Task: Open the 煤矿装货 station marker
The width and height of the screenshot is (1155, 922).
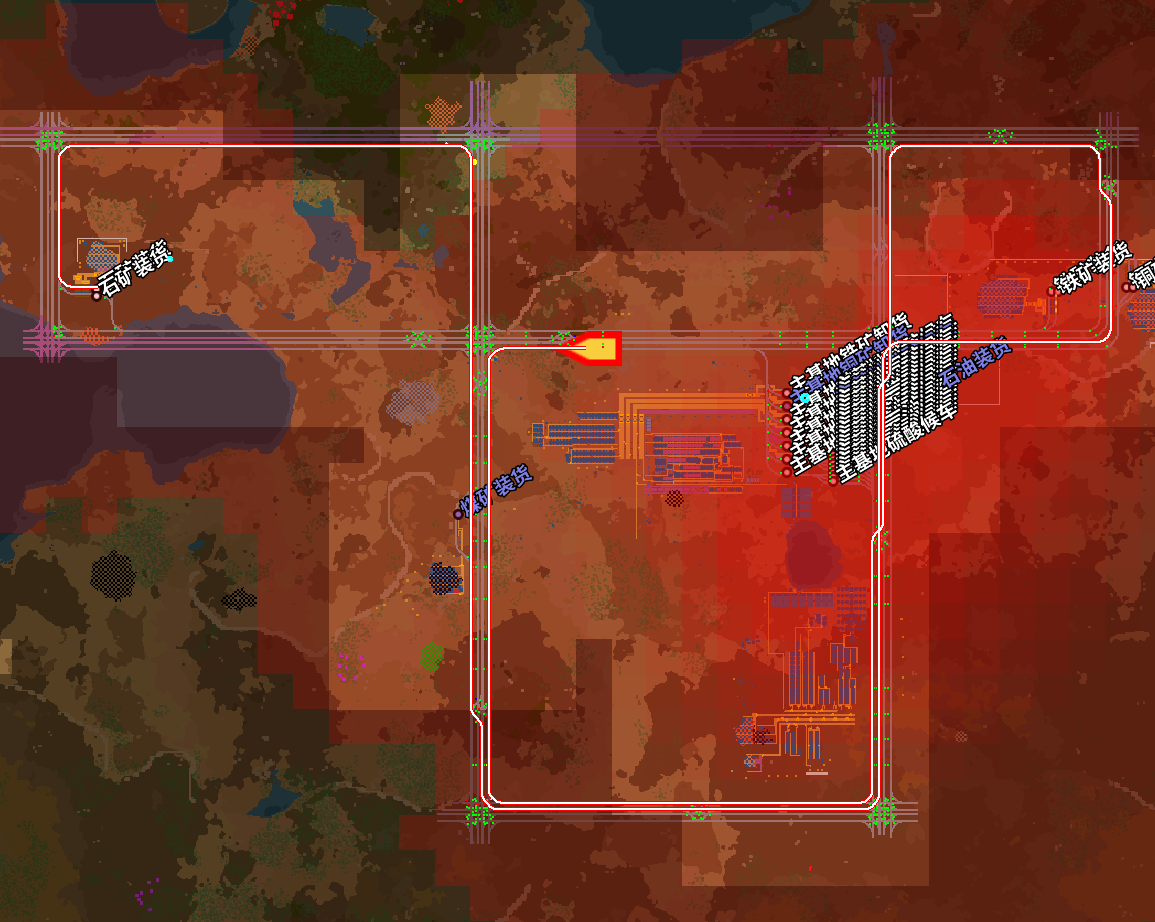Action: click(x=458, y=514)
